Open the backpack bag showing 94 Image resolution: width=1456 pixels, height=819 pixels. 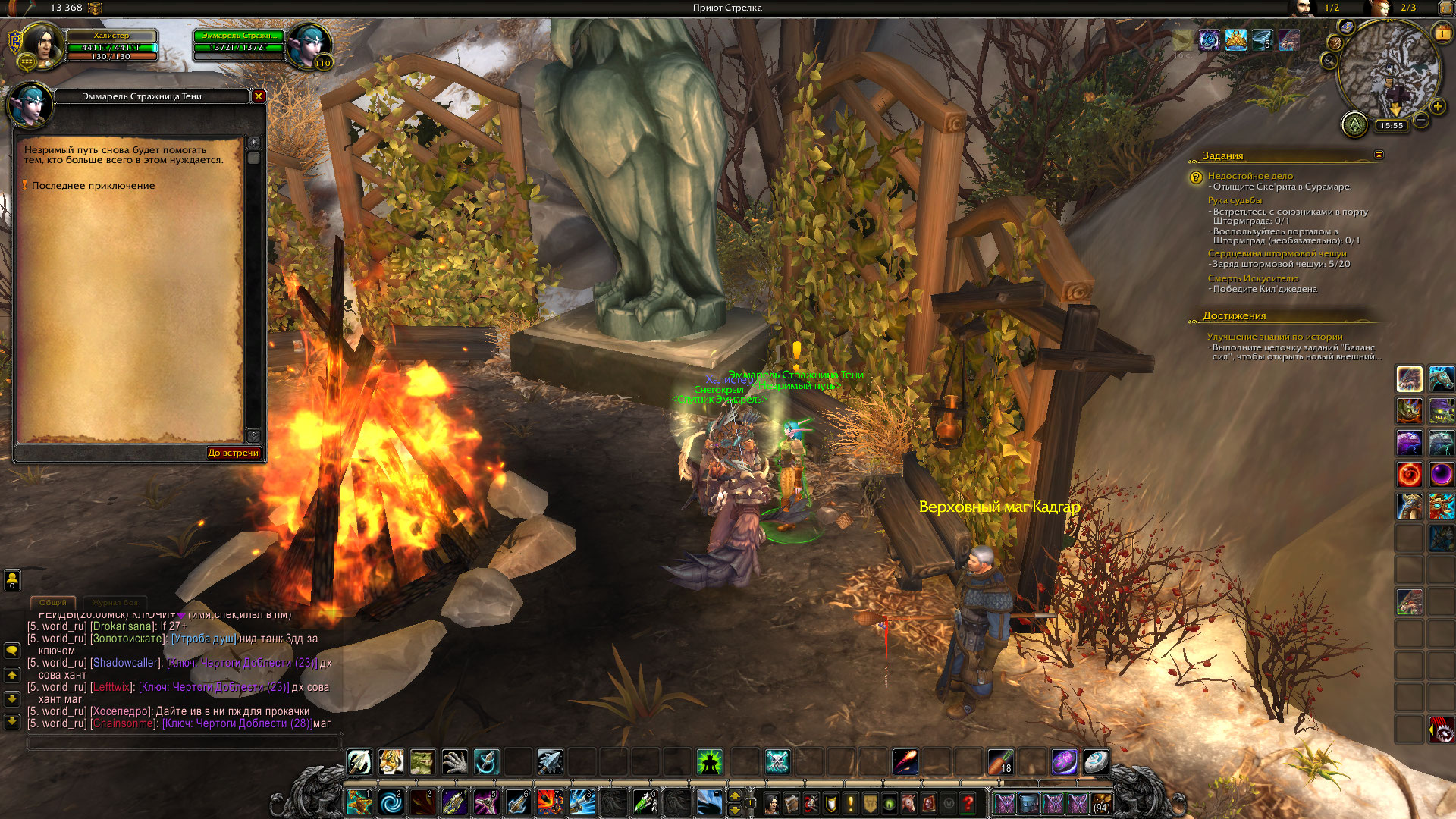pos(1101,802)
